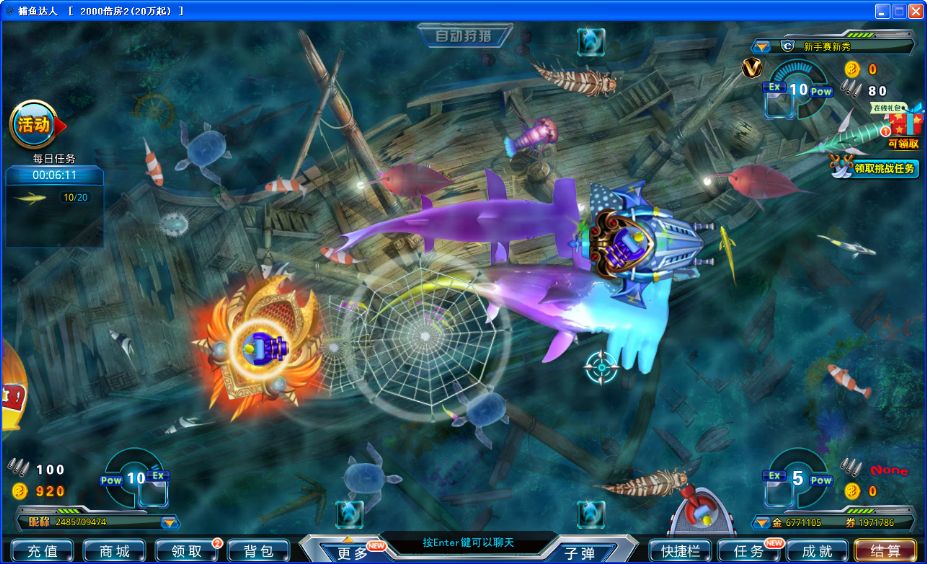Click the 结算 settle-up button

884,551
